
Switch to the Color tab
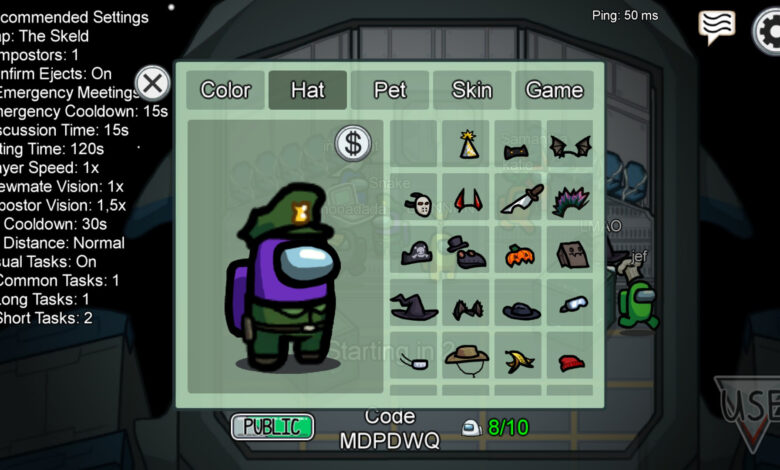coord(225,90)
